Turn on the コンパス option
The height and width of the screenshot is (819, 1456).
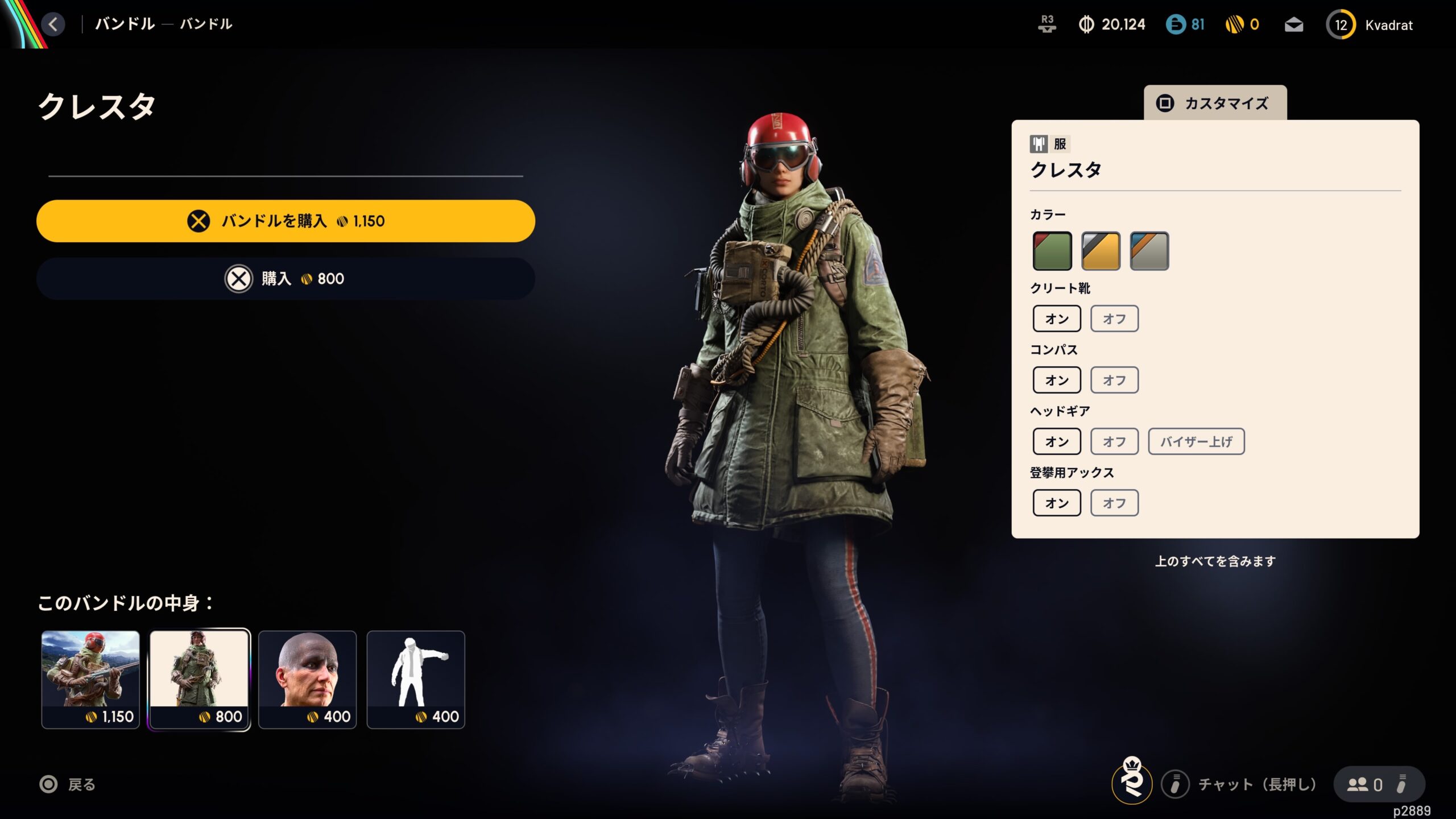(1057, 380)
